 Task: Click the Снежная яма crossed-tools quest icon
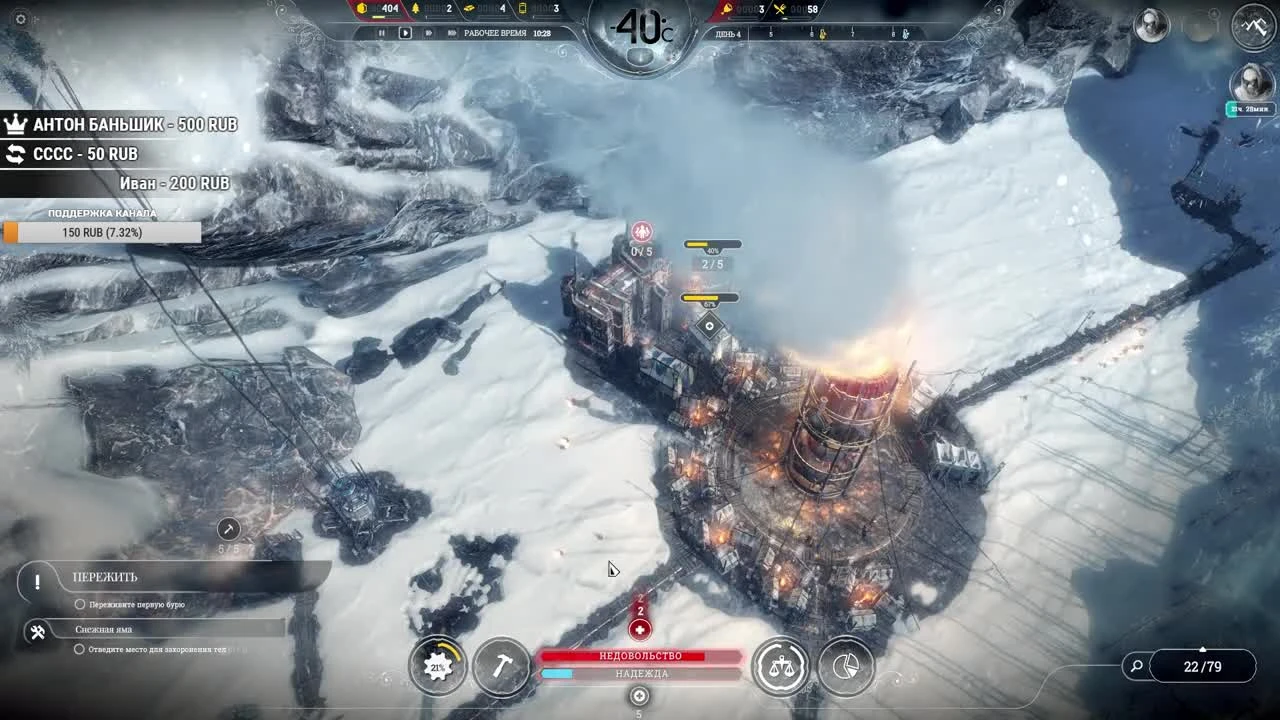pyautogui.click(x=37, y=631)
